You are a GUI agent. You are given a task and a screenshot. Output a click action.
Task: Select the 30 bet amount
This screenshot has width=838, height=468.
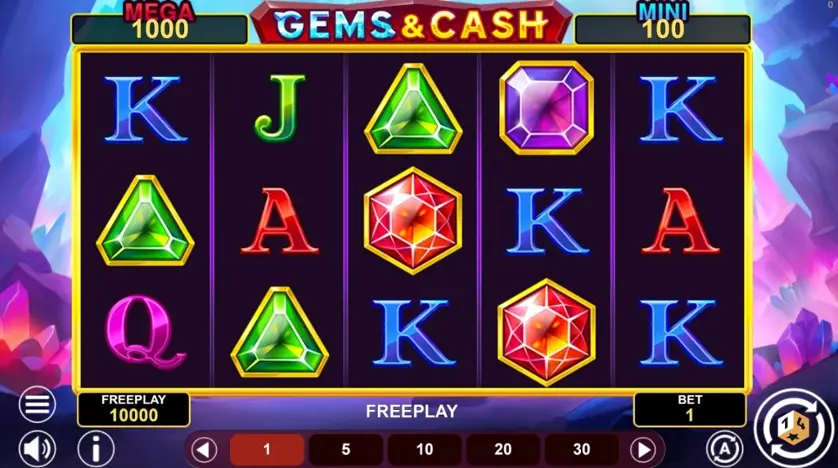coord(581,450)
